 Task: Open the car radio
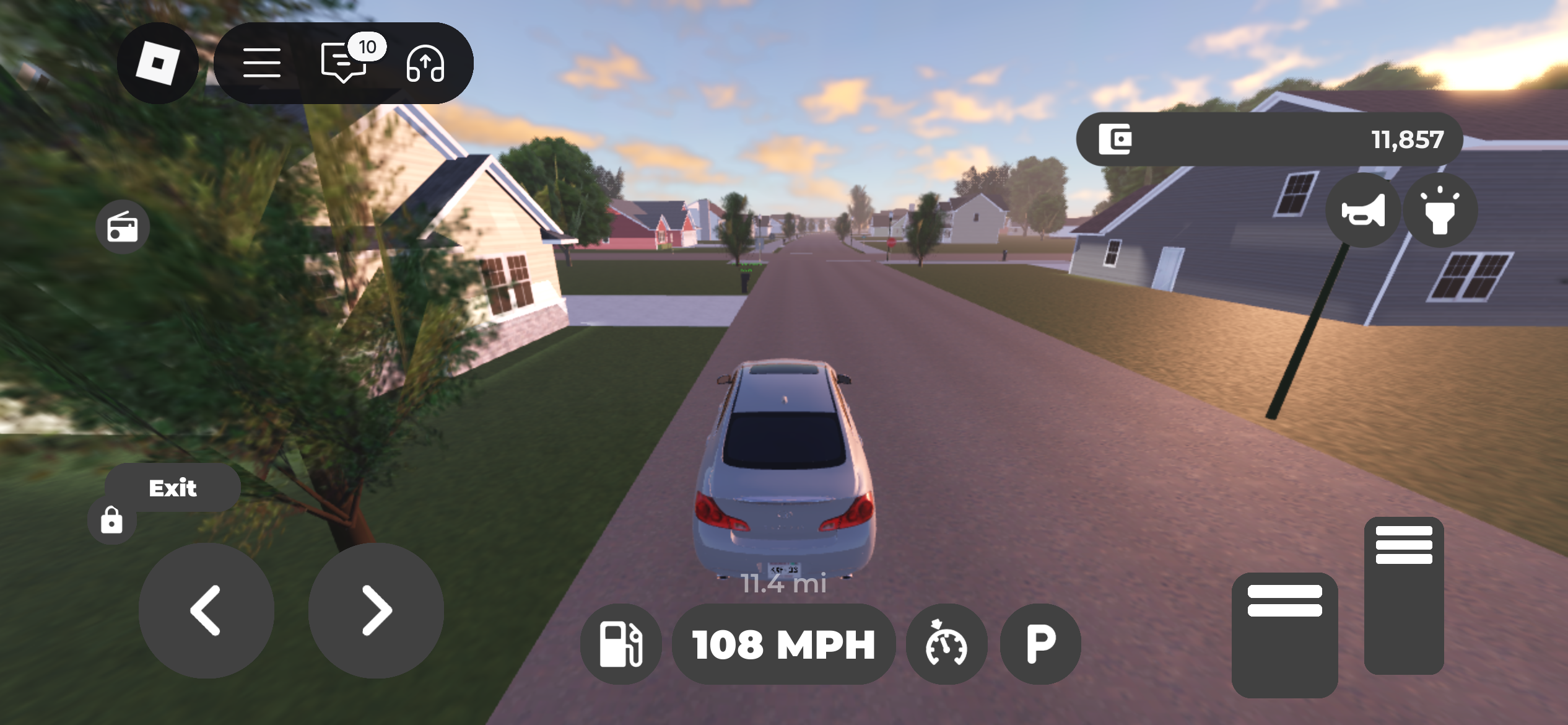pos(123,227)
